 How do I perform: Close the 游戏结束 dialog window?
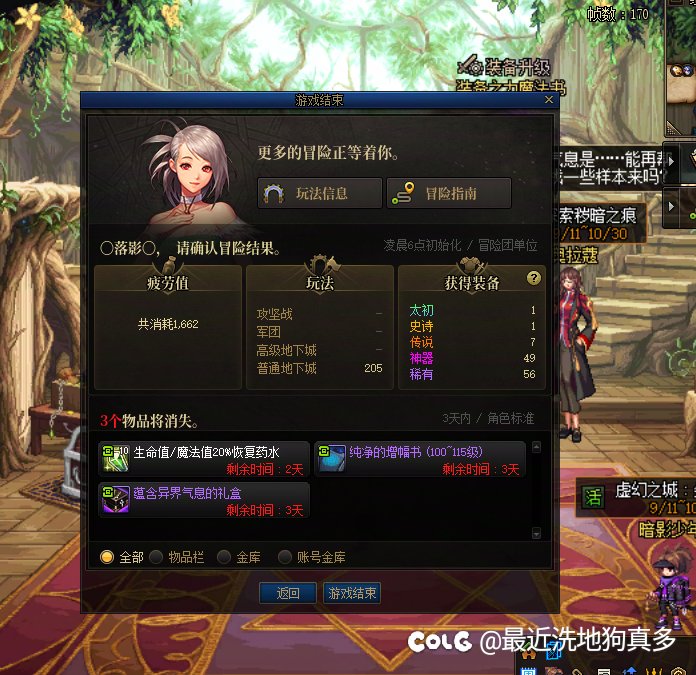(548, 101)
